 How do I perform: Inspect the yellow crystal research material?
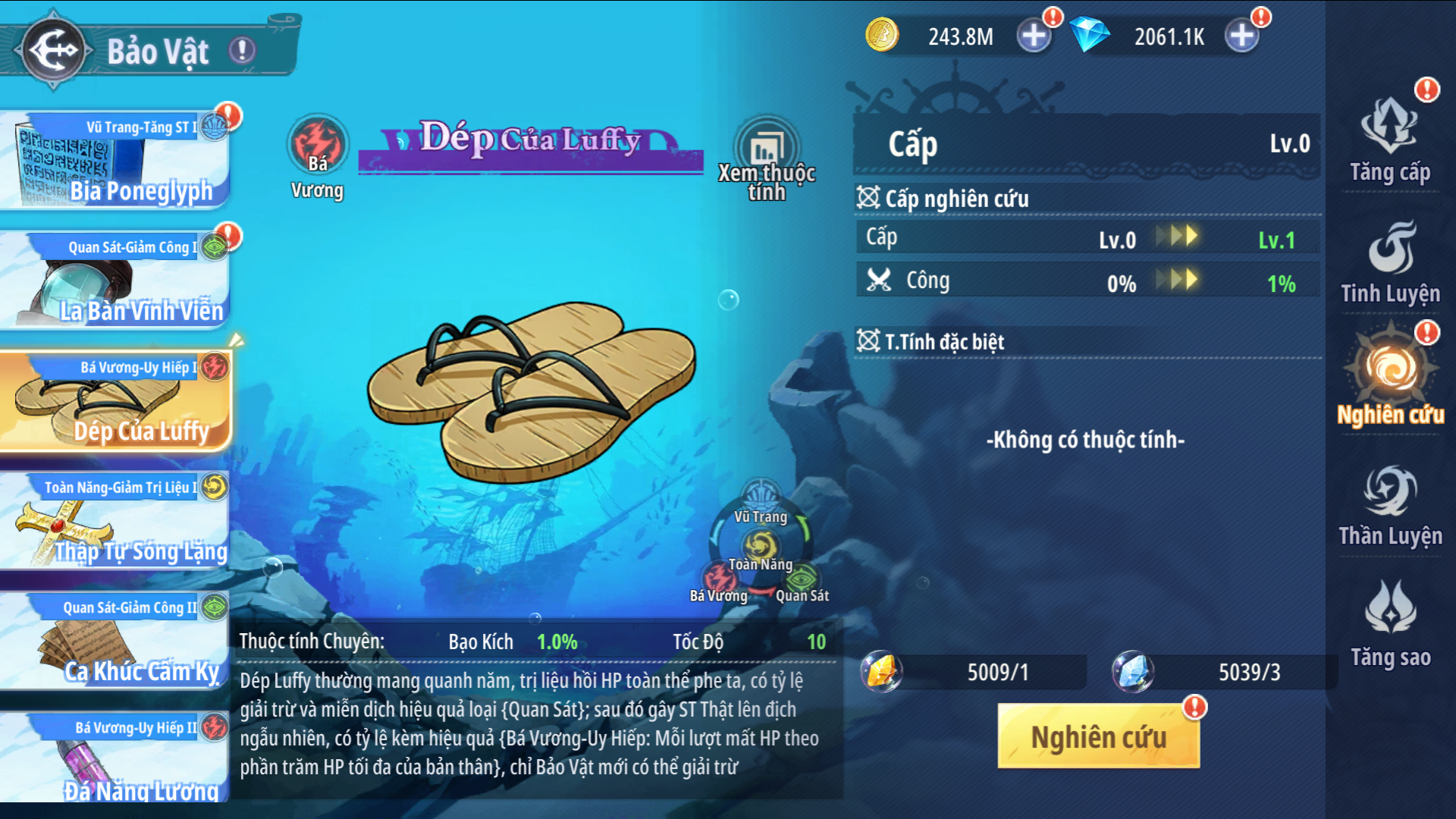tap(882, 672)
